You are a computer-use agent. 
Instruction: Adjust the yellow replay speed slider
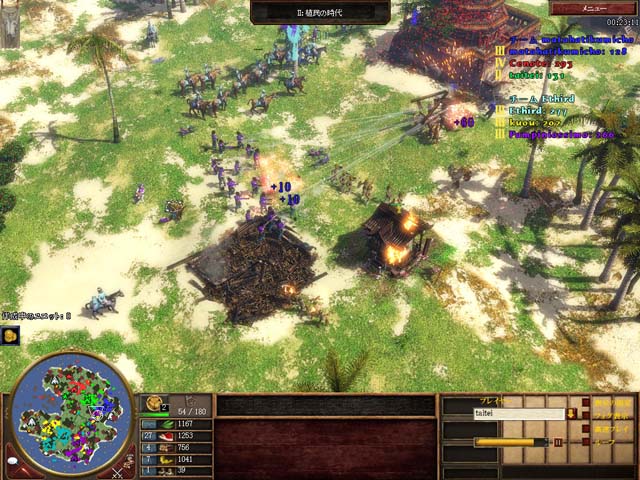click(510, 441)
